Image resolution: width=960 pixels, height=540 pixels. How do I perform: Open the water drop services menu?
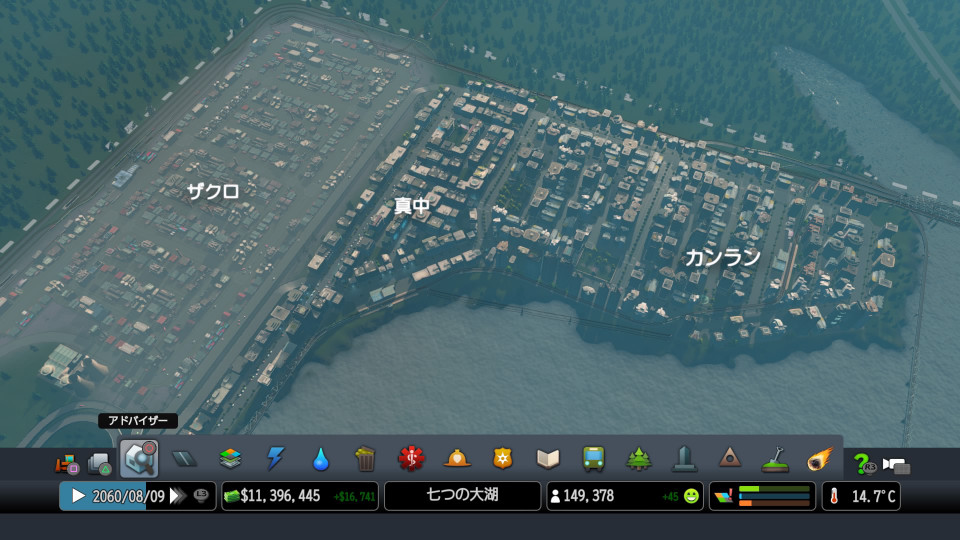320,459
